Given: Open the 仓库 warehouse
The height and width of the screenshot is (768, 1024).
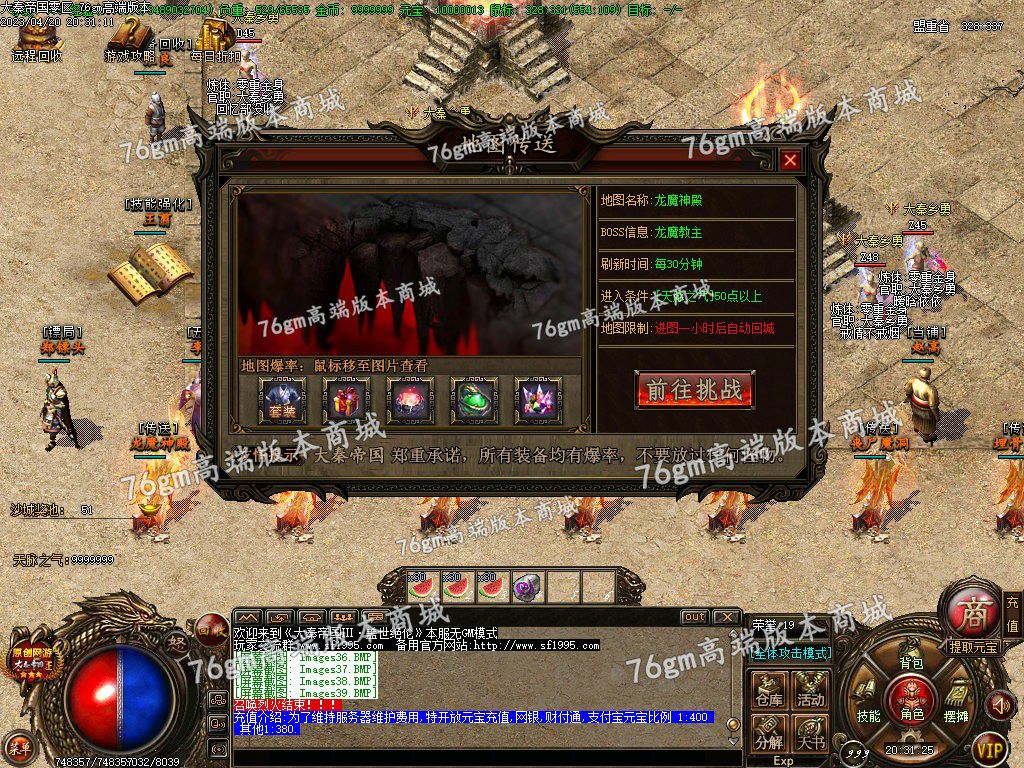Looking at the screenshot, I should (x=769, y=692).
